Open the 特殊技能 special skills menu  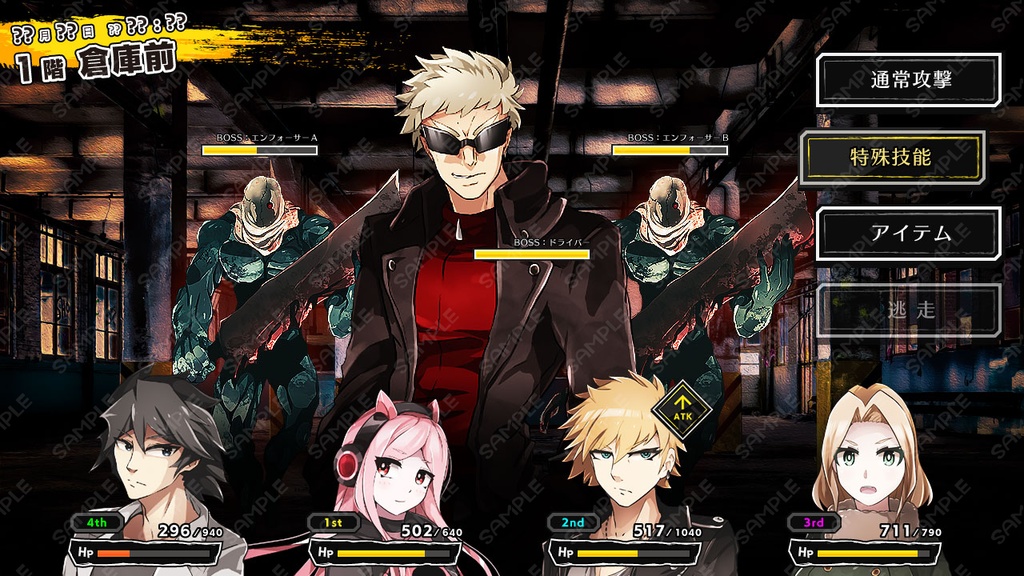[x=892, y=157]
